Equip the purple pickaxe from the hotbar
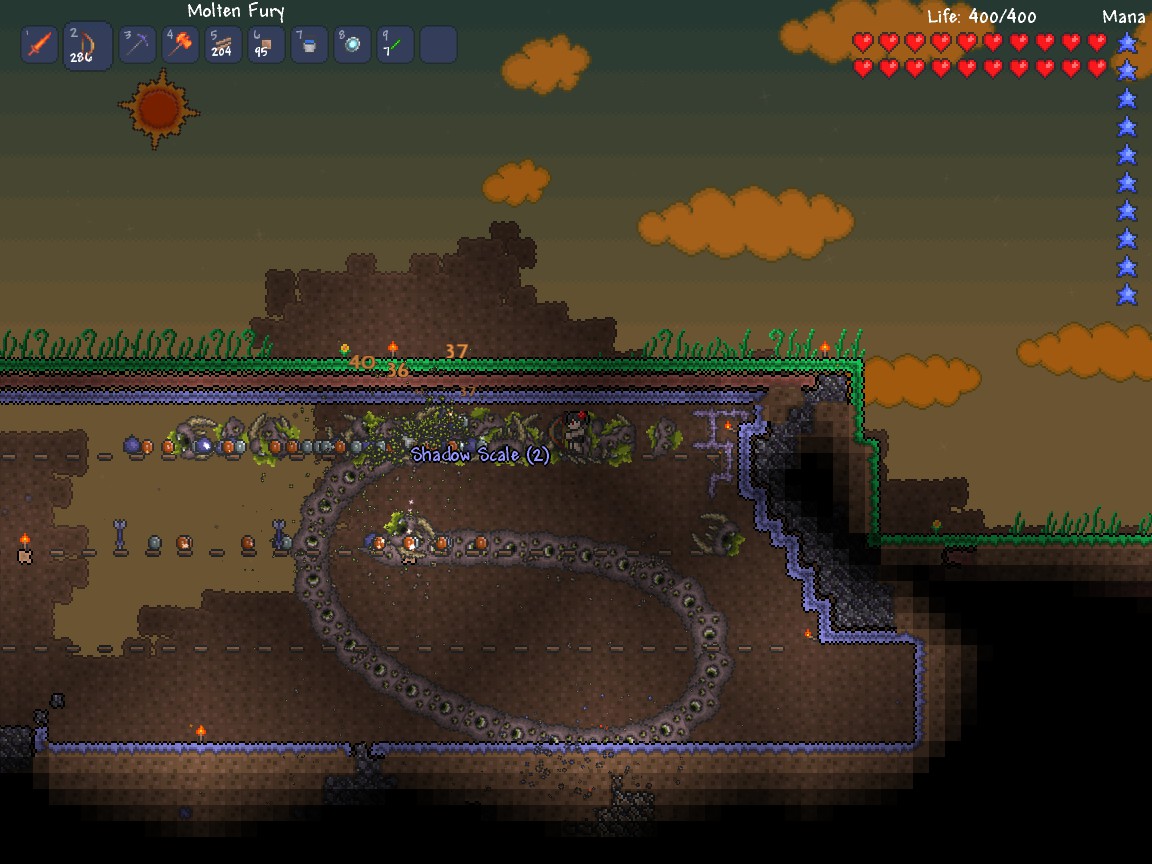The image size is (1152, 864). click(x=138, y=45)
